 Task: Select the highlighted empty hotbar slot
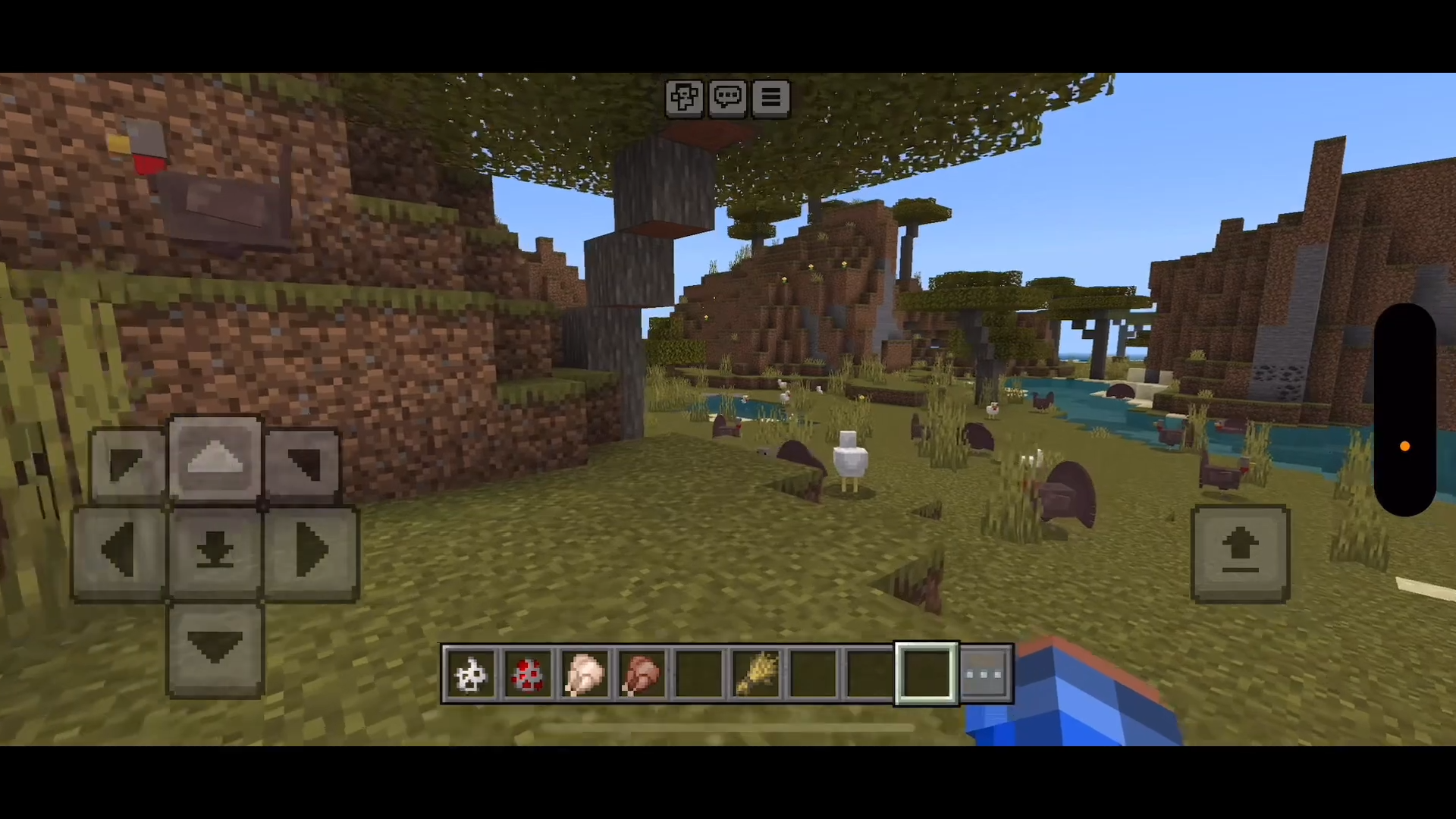point(926,674)
